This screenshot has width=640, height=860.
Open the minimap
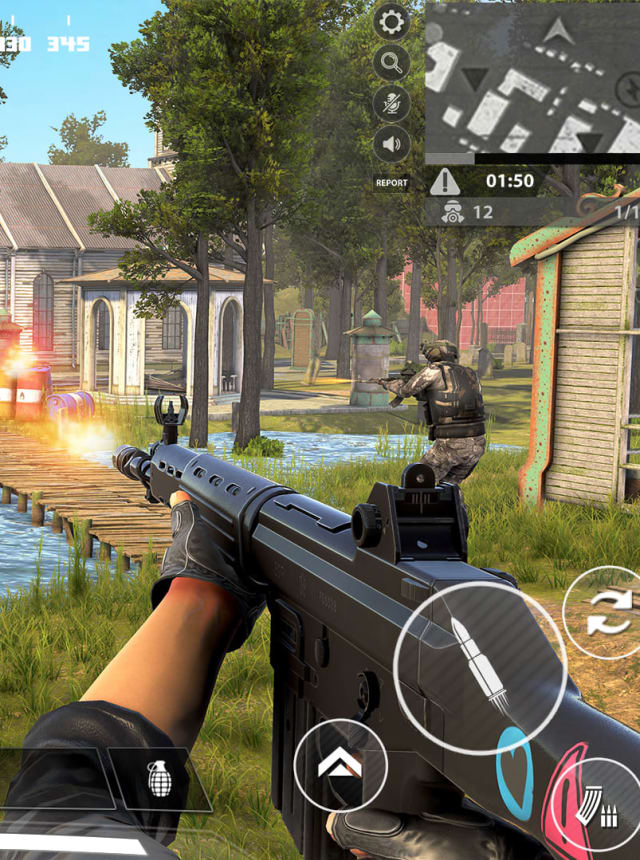pos(532,80)
